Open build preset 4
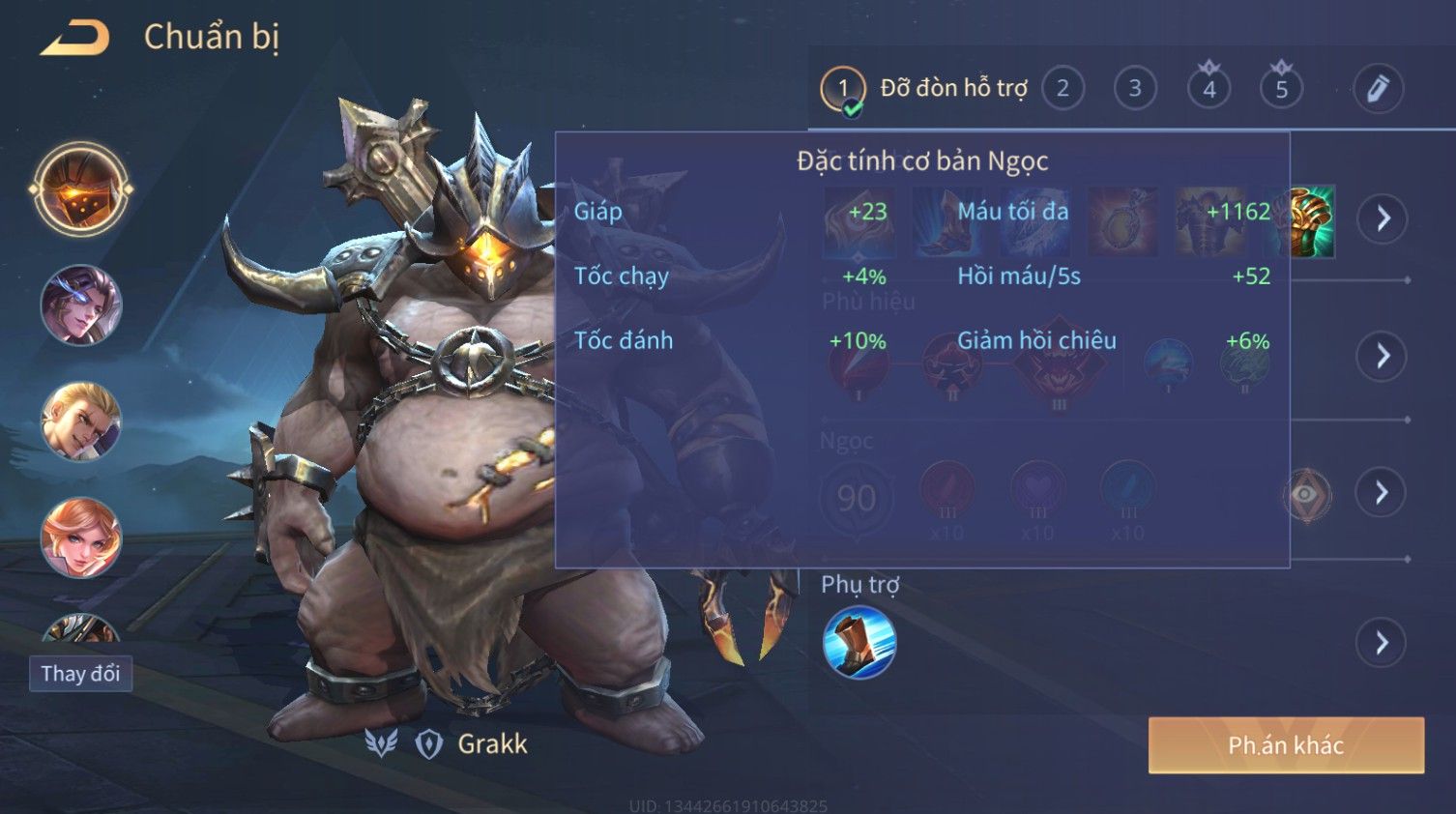The height and width of the screenshot is (814, 1456). [1208, 89]
